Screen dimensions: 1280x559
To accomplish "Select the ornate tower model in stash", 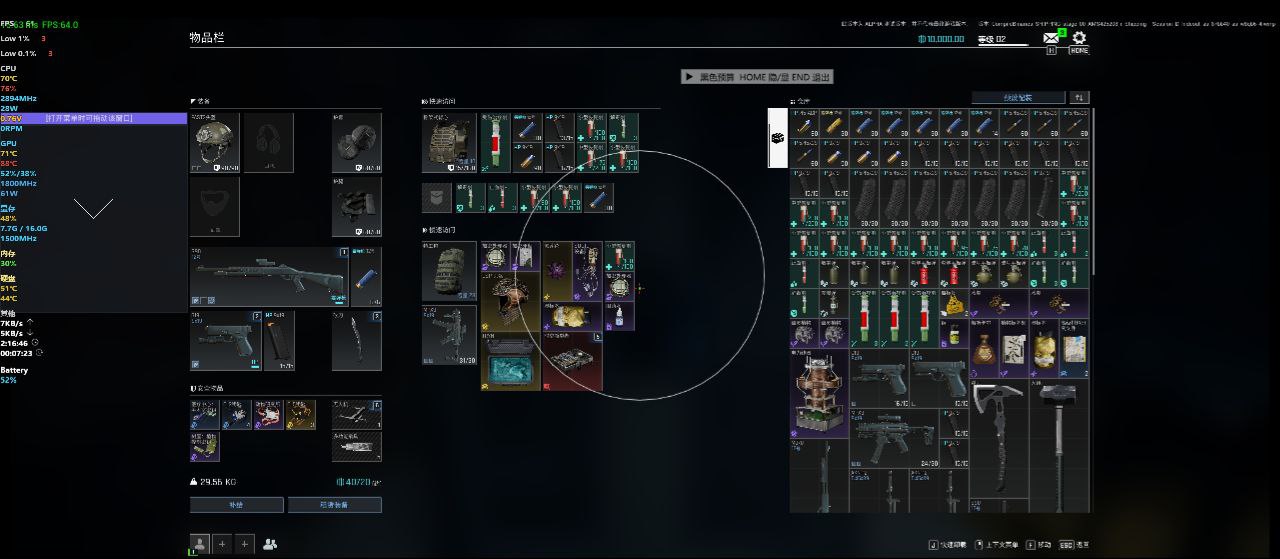I will coord(819,393).
